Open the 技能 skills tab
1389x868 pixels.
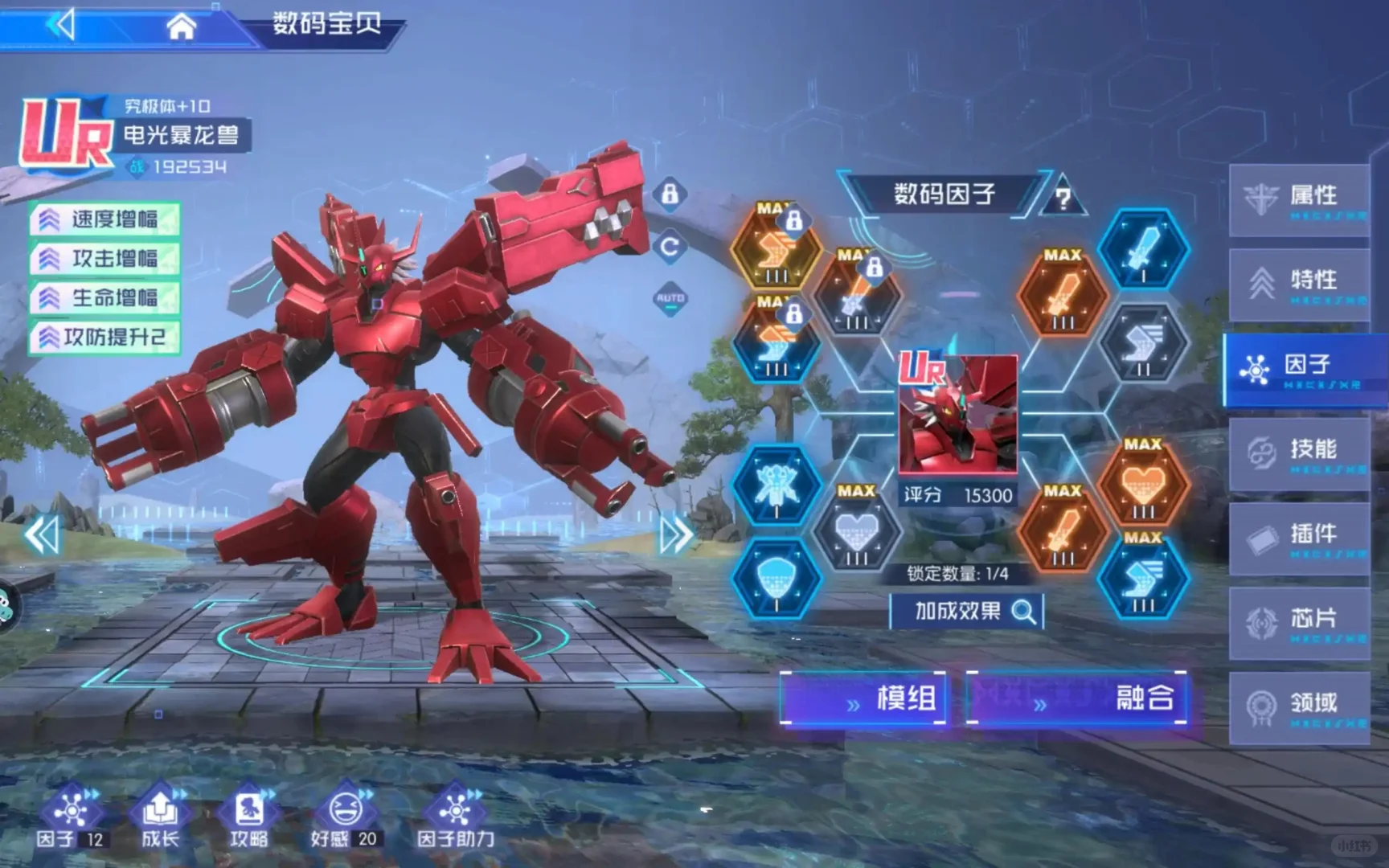(1299, 452)
